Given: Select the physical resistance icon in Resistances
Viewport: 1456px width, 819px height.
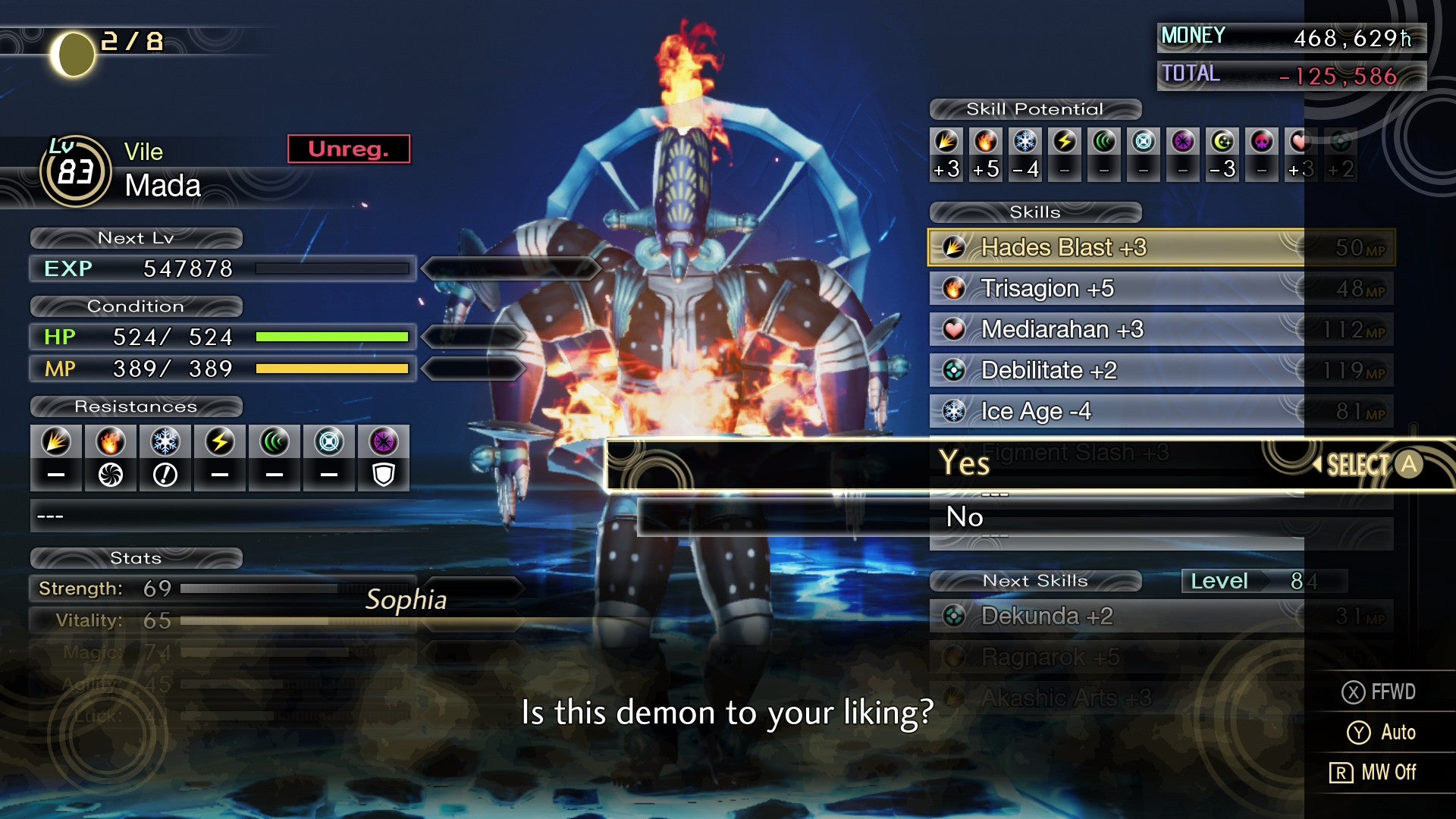Looking at the screenshot, I should (x=56, y=442).
